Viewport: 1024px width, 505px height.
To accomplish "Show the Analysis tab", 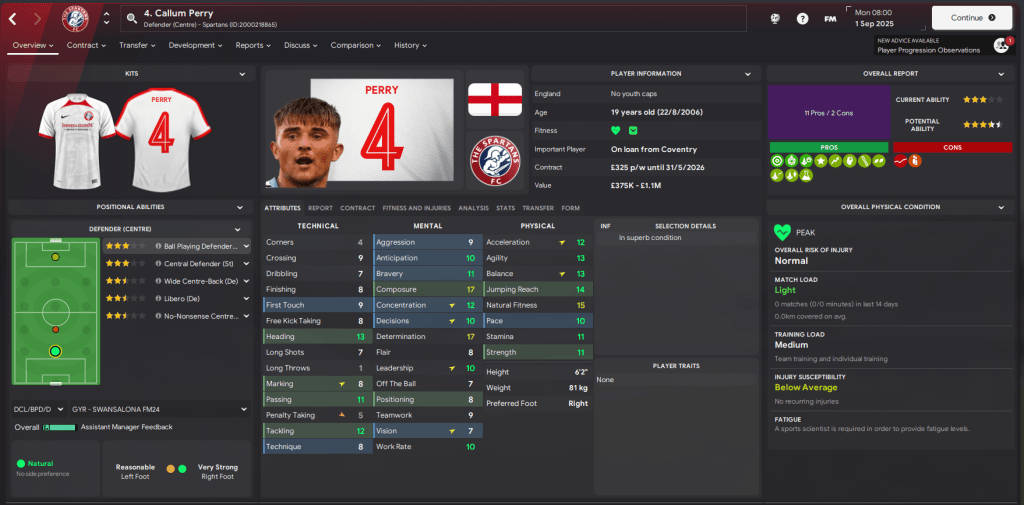I will [x=473, y=208].
